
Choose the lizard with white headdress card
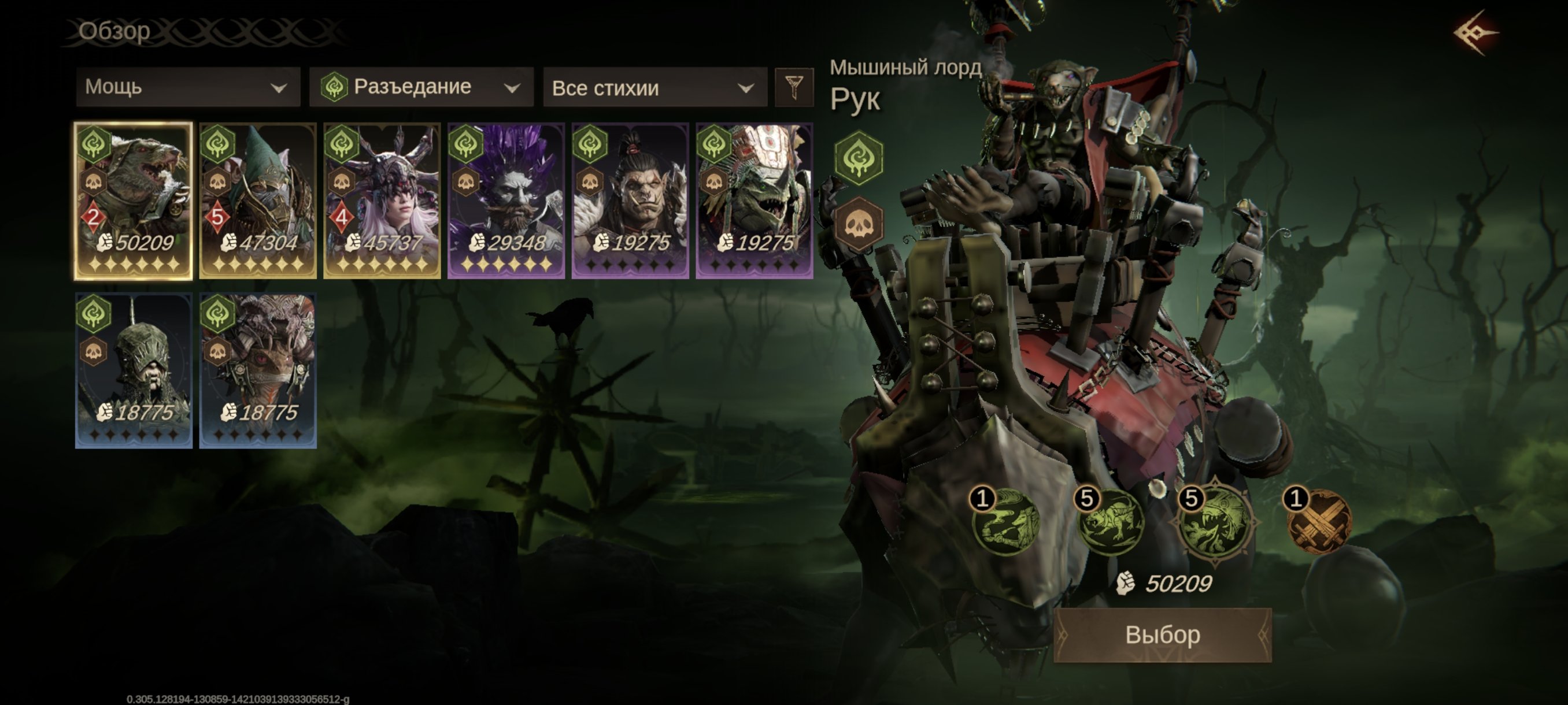pyautogui.click(x=754, y=201)
